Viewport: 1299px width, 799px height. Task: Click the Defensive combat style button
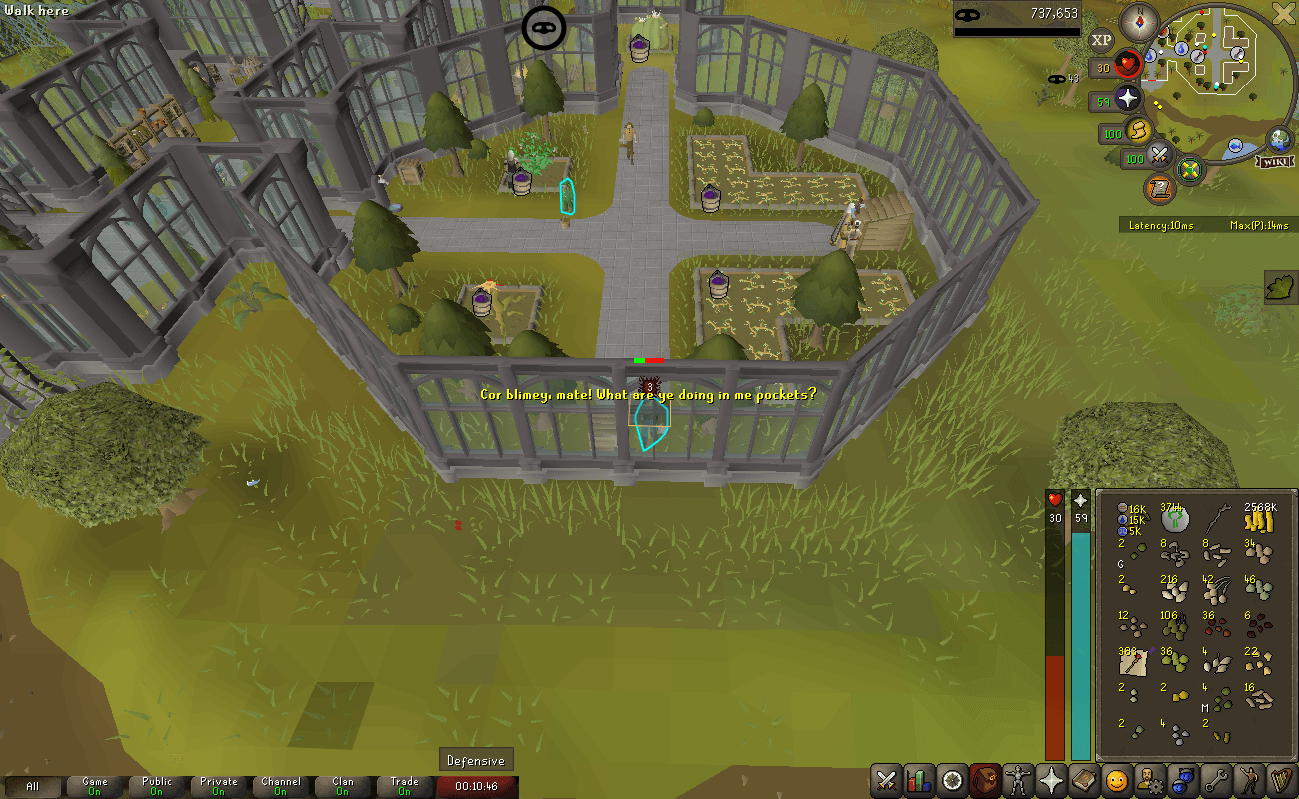pos(475,759)
